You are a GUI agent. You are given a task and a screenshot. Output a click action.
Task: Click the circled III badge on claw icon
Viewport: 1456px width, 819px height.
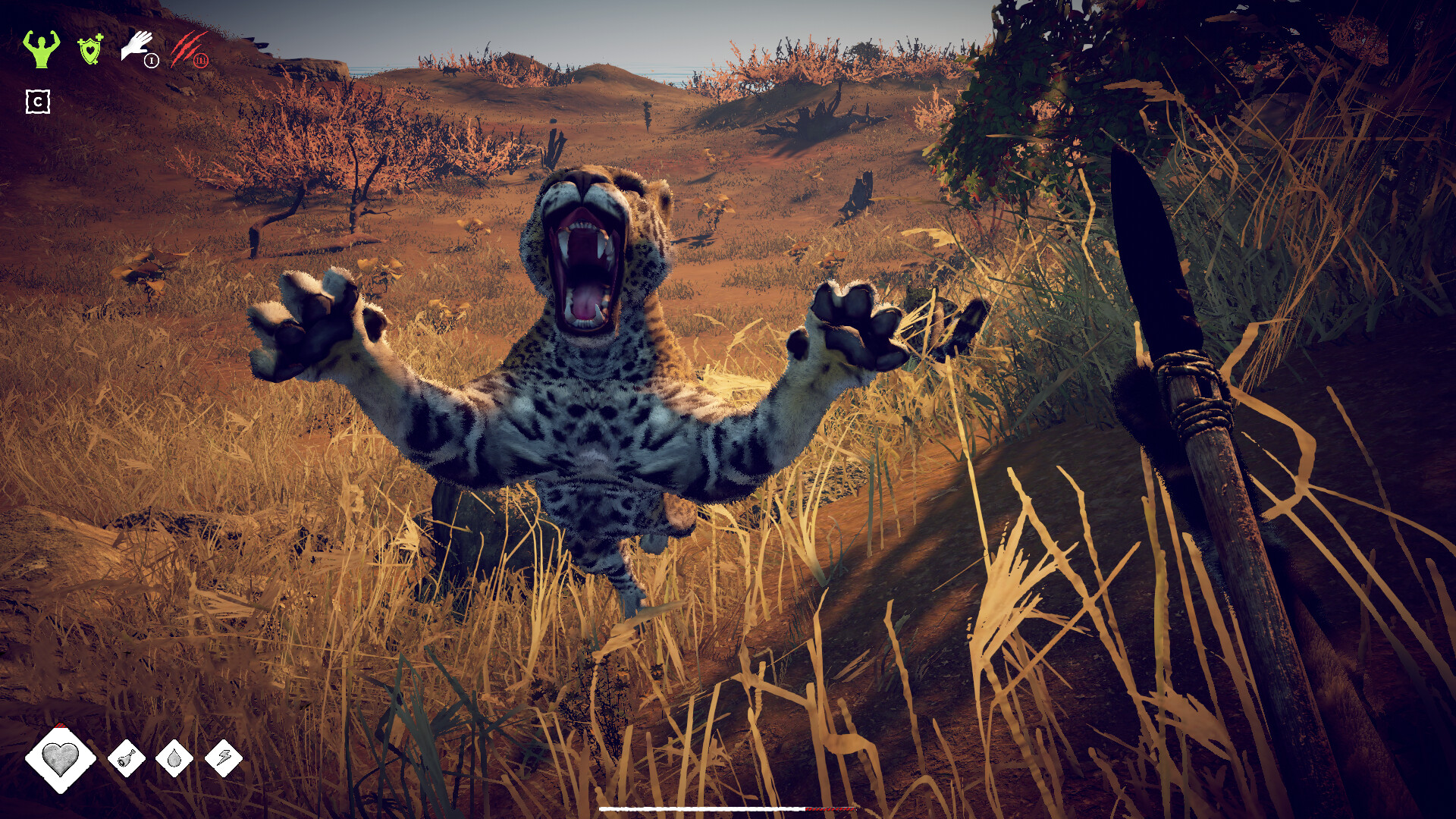(x=202, y=61)
